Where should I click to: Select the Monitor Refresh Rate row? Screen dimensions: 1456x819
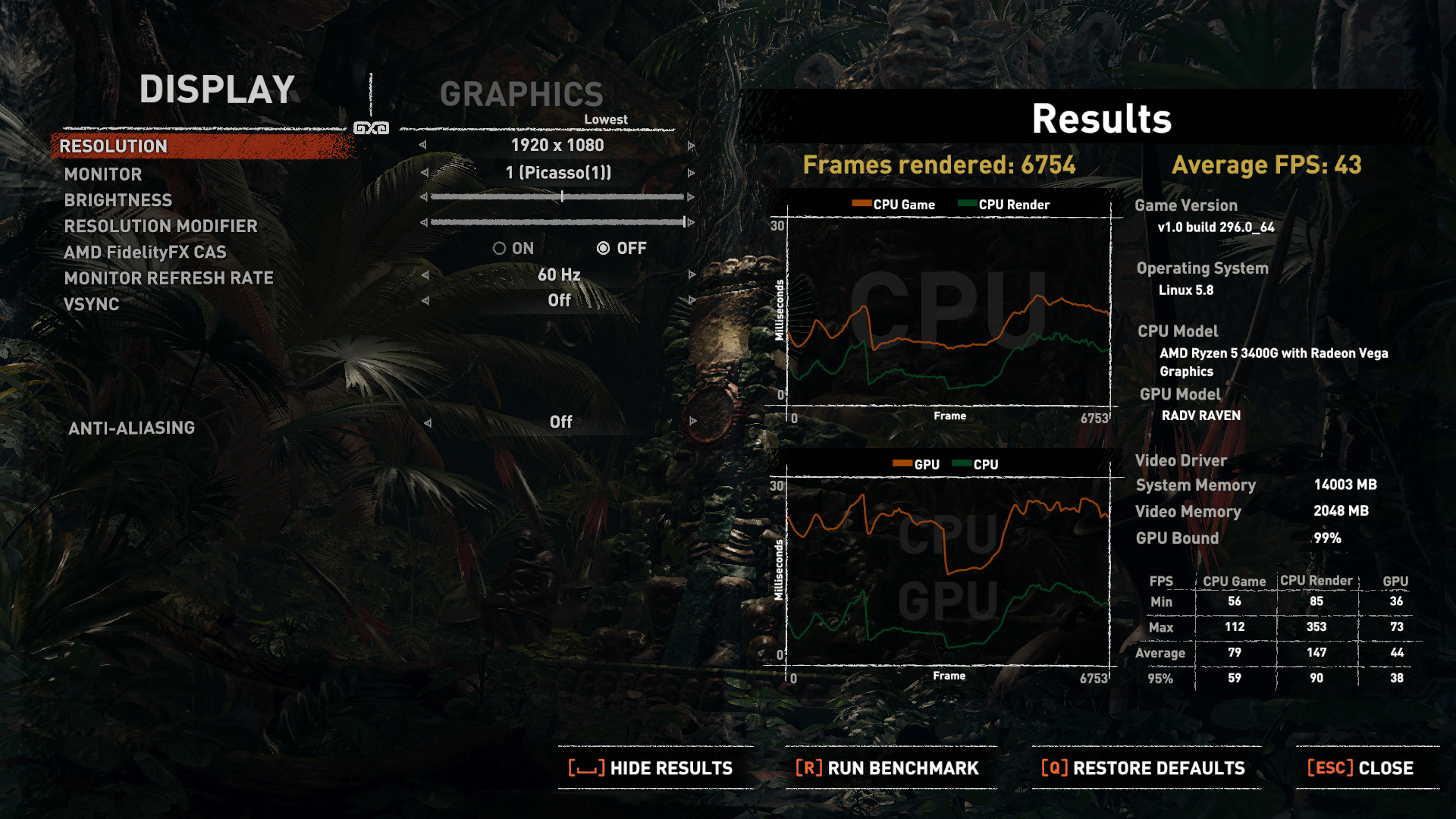169,278
